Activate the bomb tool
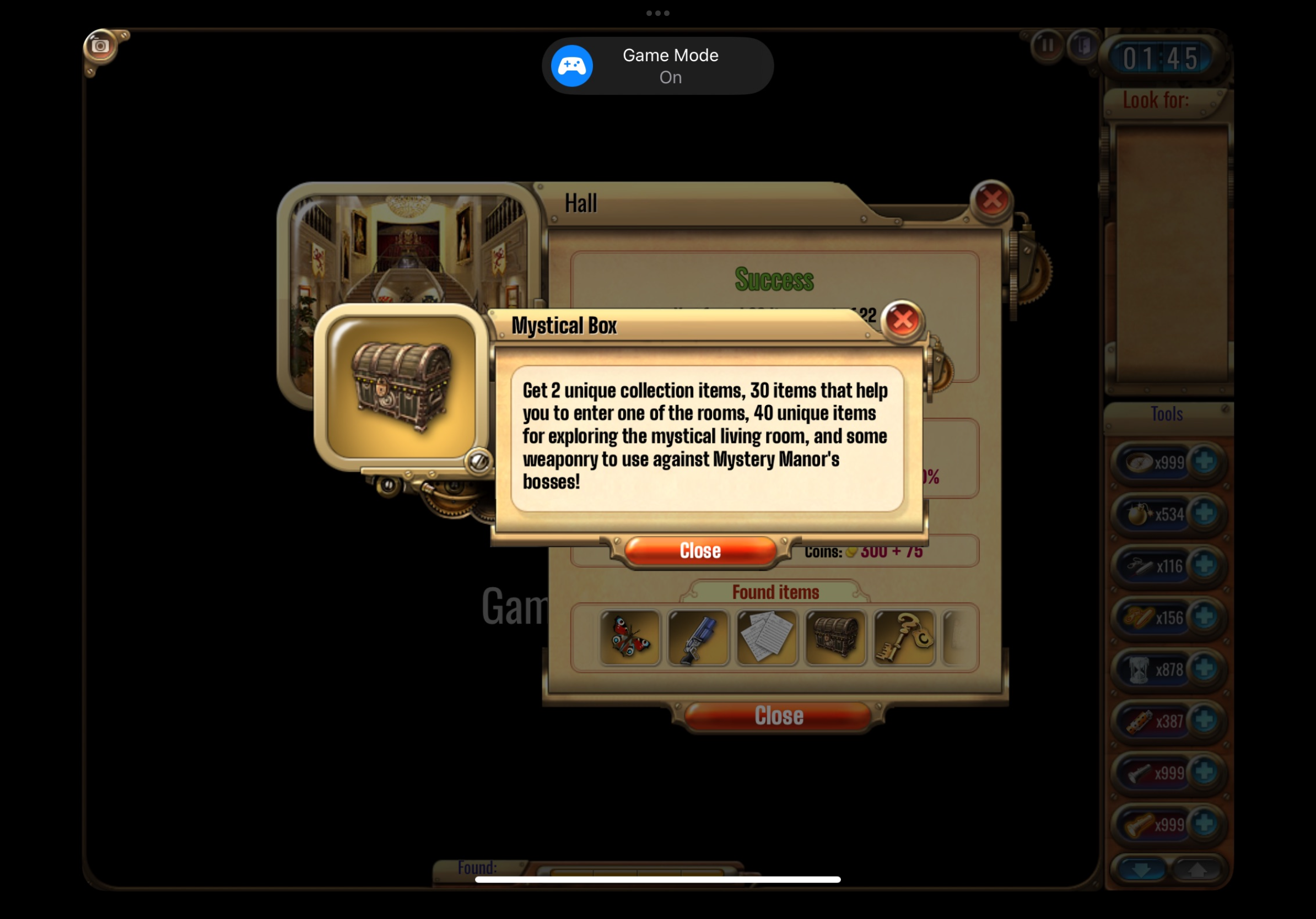 [x=1139, y=513]
